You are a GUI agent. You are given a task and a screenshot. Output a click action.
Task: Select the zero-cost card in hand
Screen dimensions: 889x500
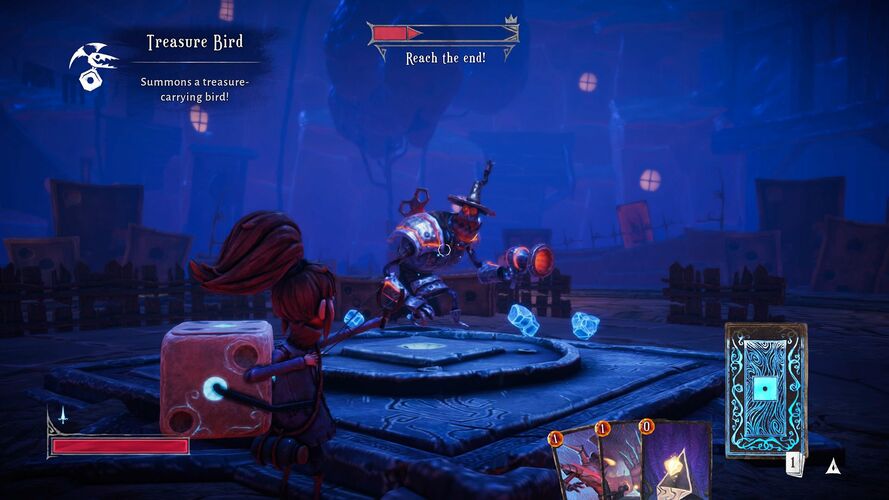click(678, 464)
